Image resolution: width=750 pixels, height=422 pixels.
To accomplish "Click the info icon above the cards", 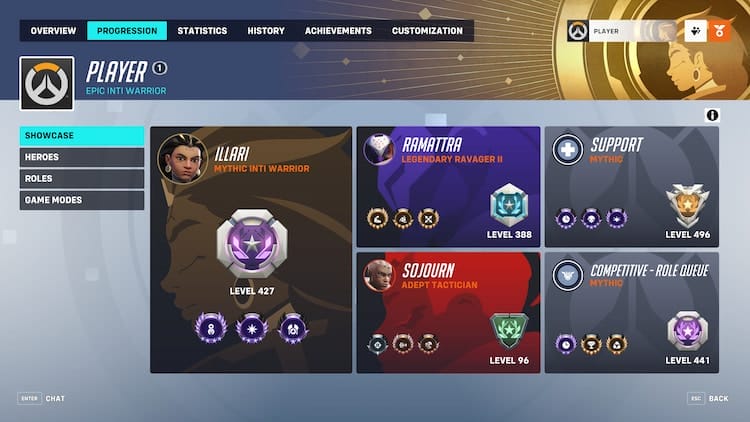I will [712, 116].
